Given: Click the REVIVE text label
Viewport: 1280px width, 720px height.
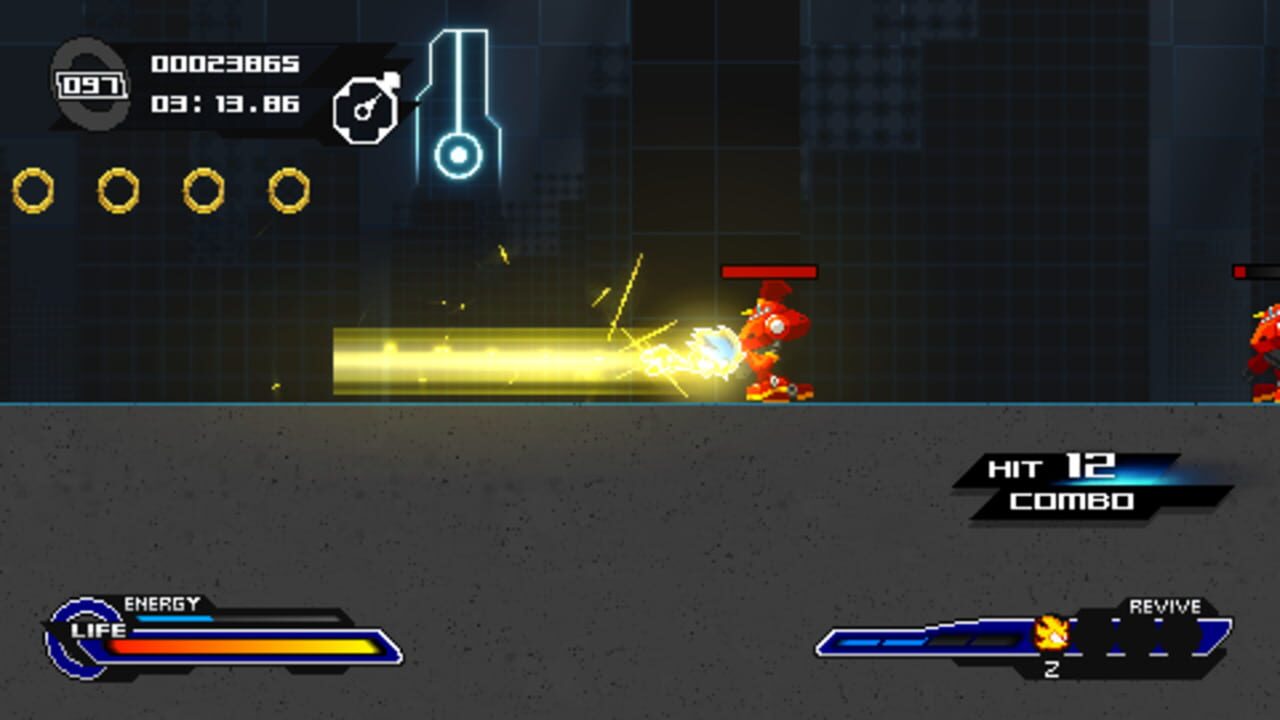Looking at the screenshot, I should click(1164, 606).
